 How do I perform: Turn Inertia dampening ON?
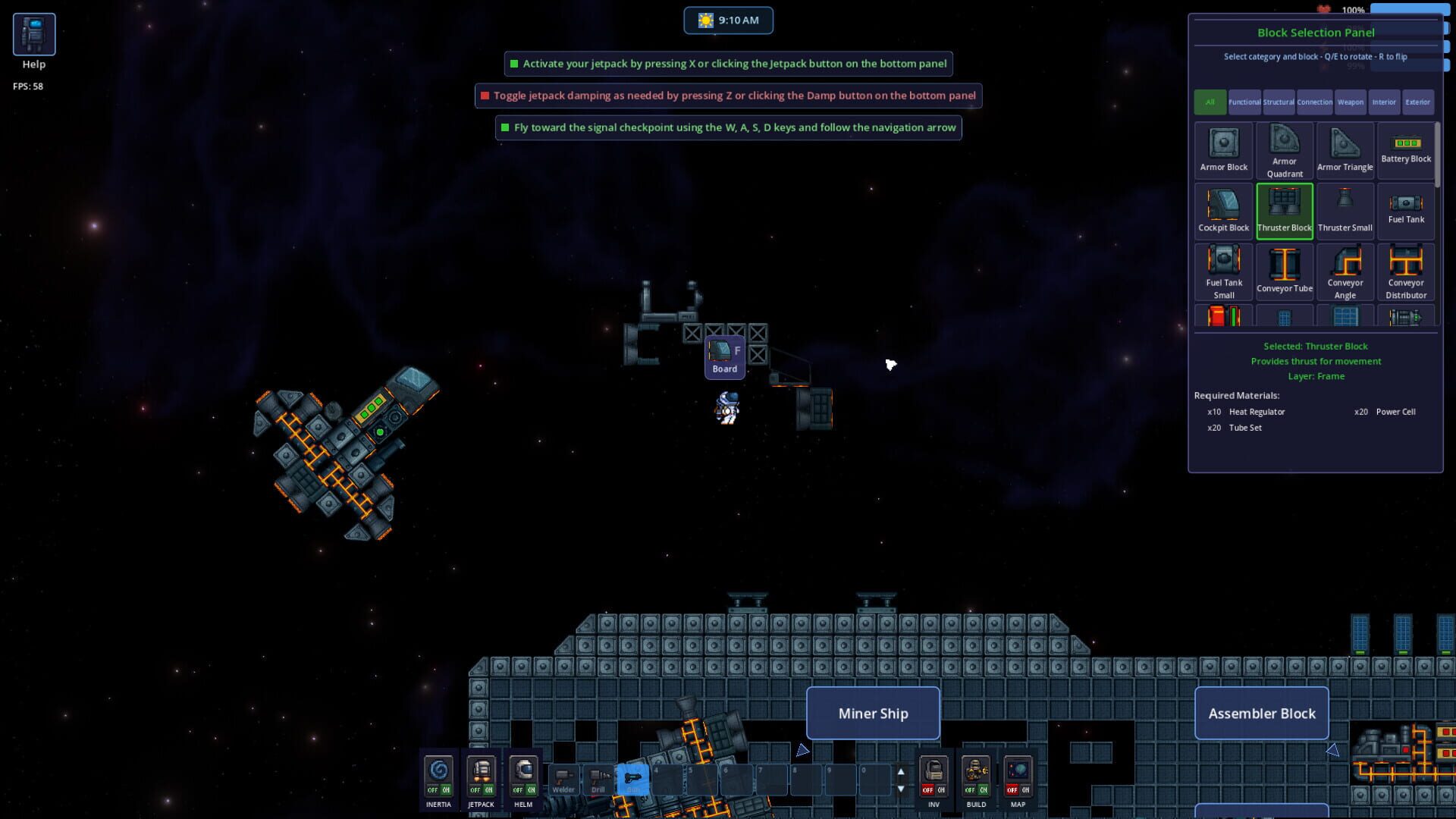tap(447, 790)
